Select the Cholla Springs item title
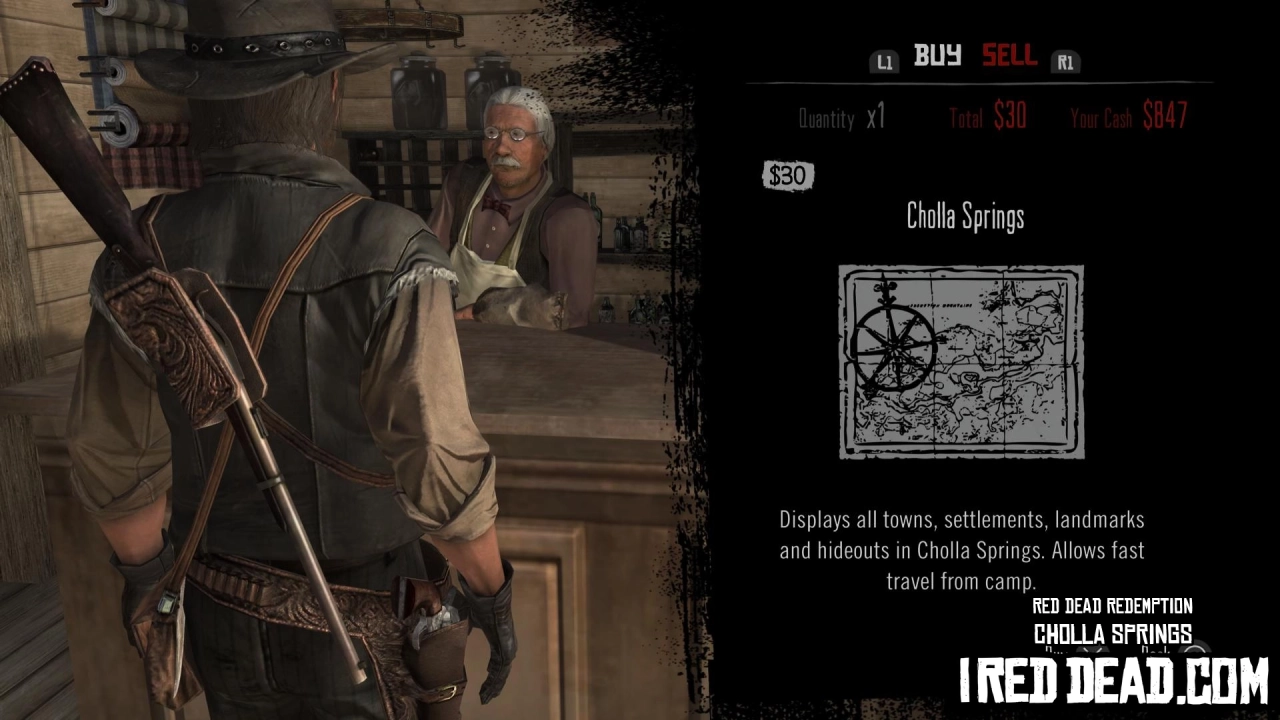Screen dimensions: 1280x720 pyautogui.click(x=964, y=218)
